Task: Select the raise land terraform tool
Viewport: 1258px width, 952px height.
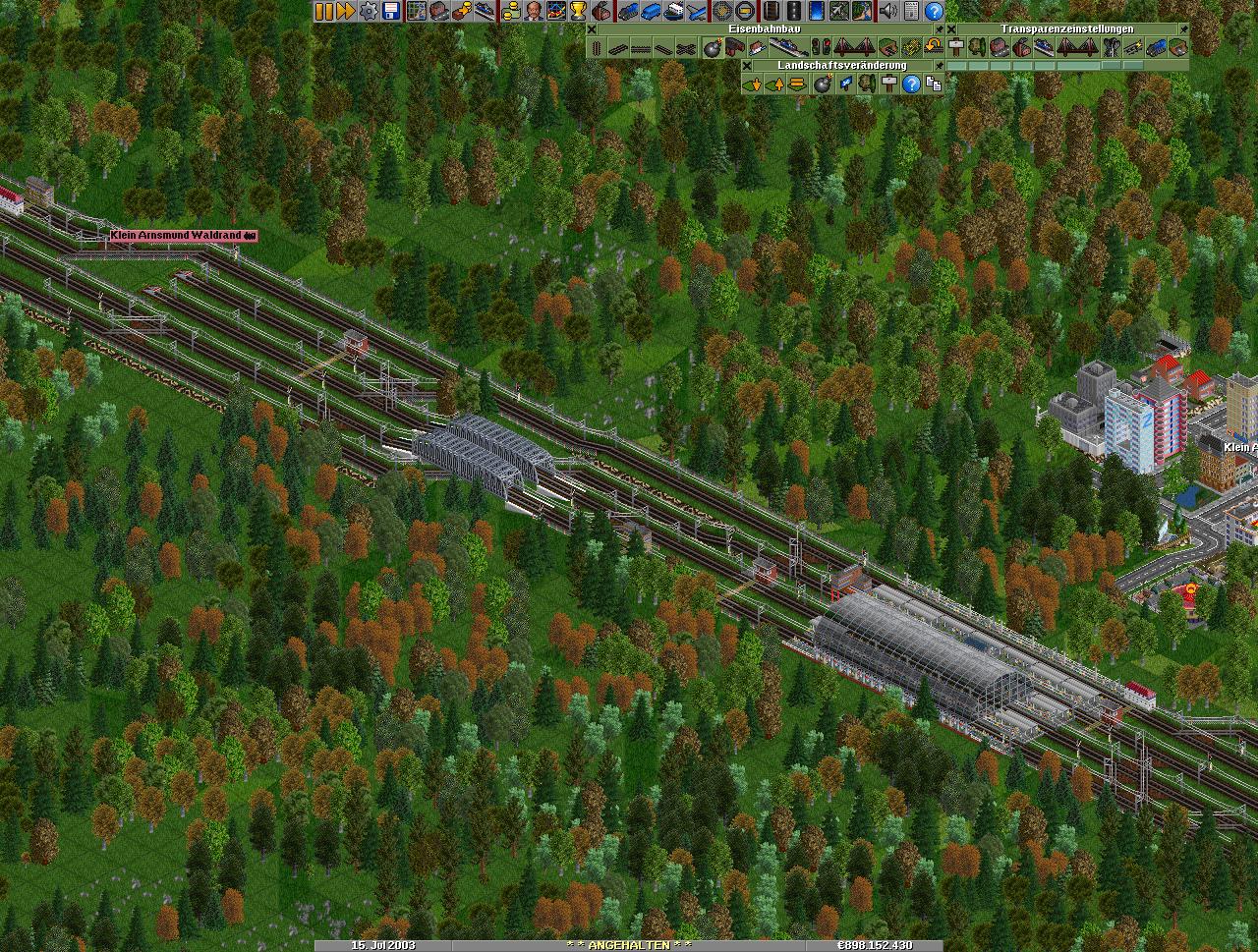Action: 774,84
